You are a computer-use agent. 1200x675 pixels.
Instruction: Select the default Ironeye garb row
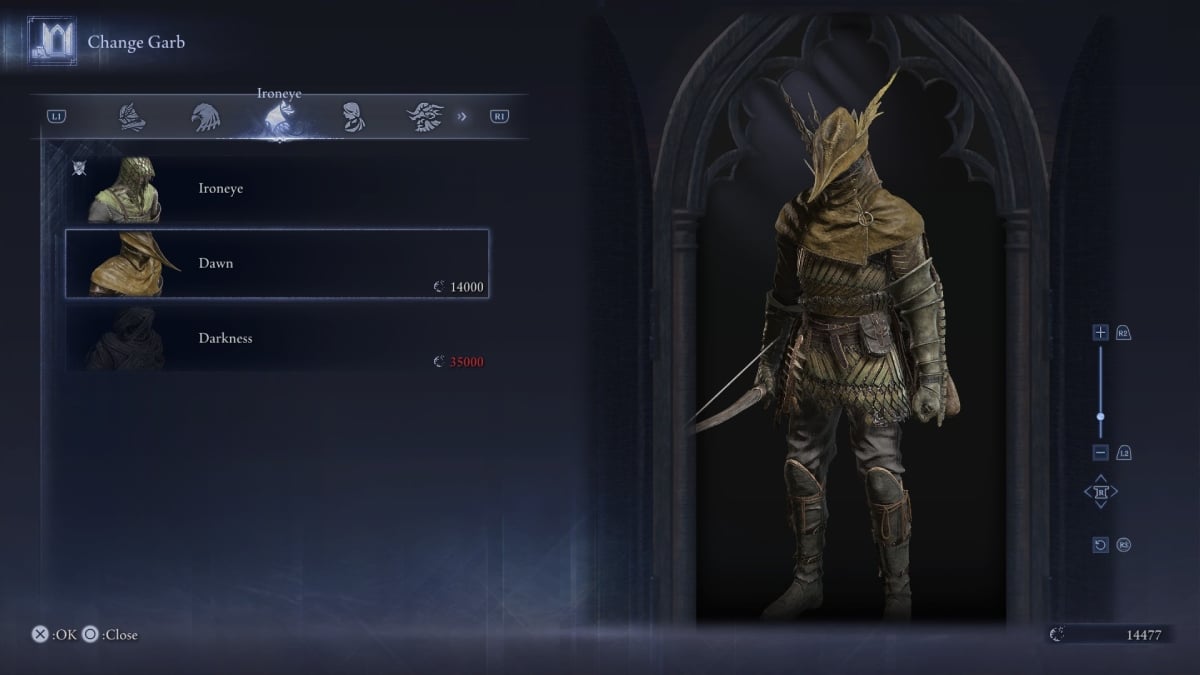tap(277, 189)
